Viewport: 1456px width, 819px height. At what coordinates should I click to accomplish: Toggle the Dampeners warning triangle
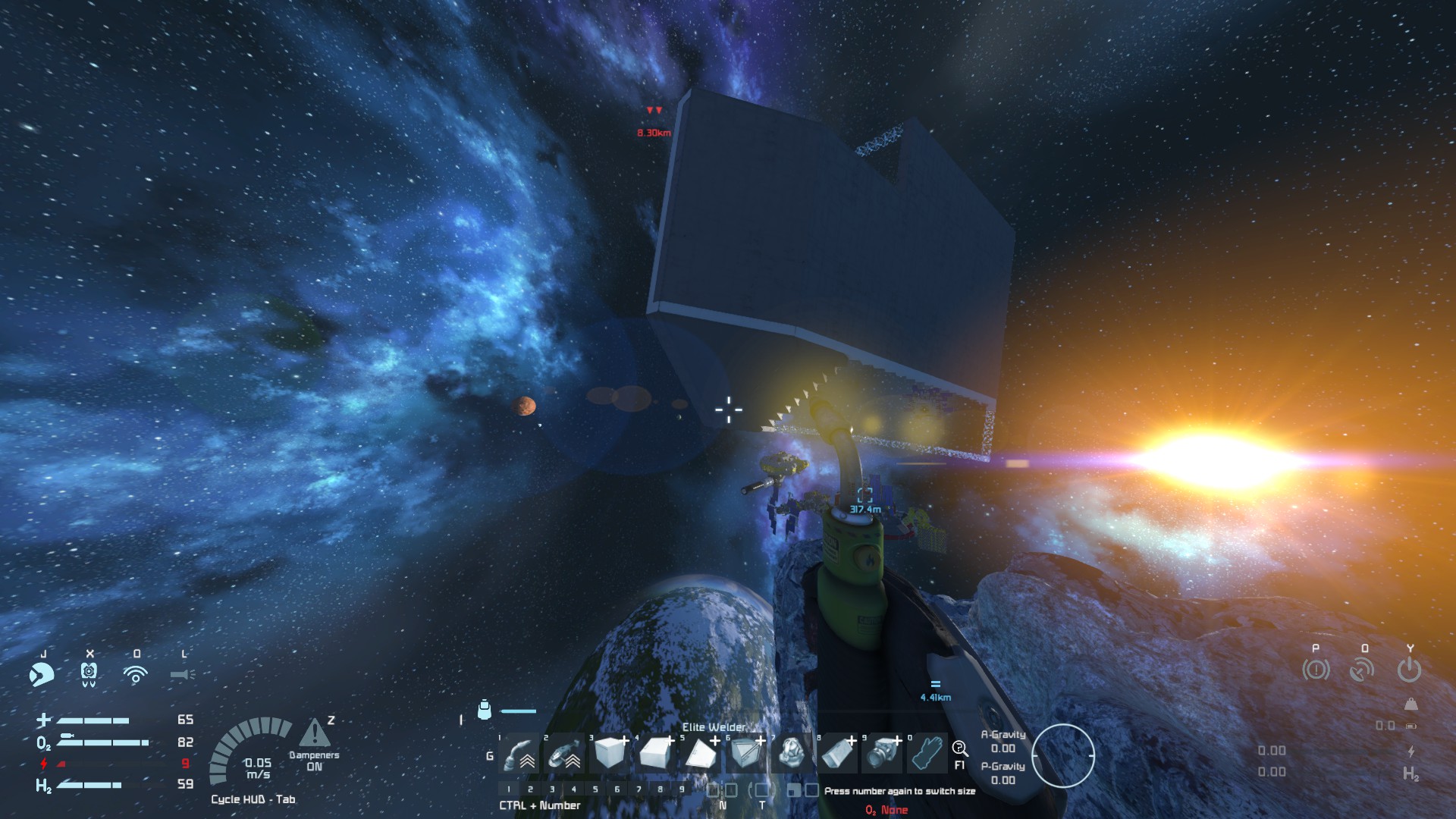(x=315, y=733)
